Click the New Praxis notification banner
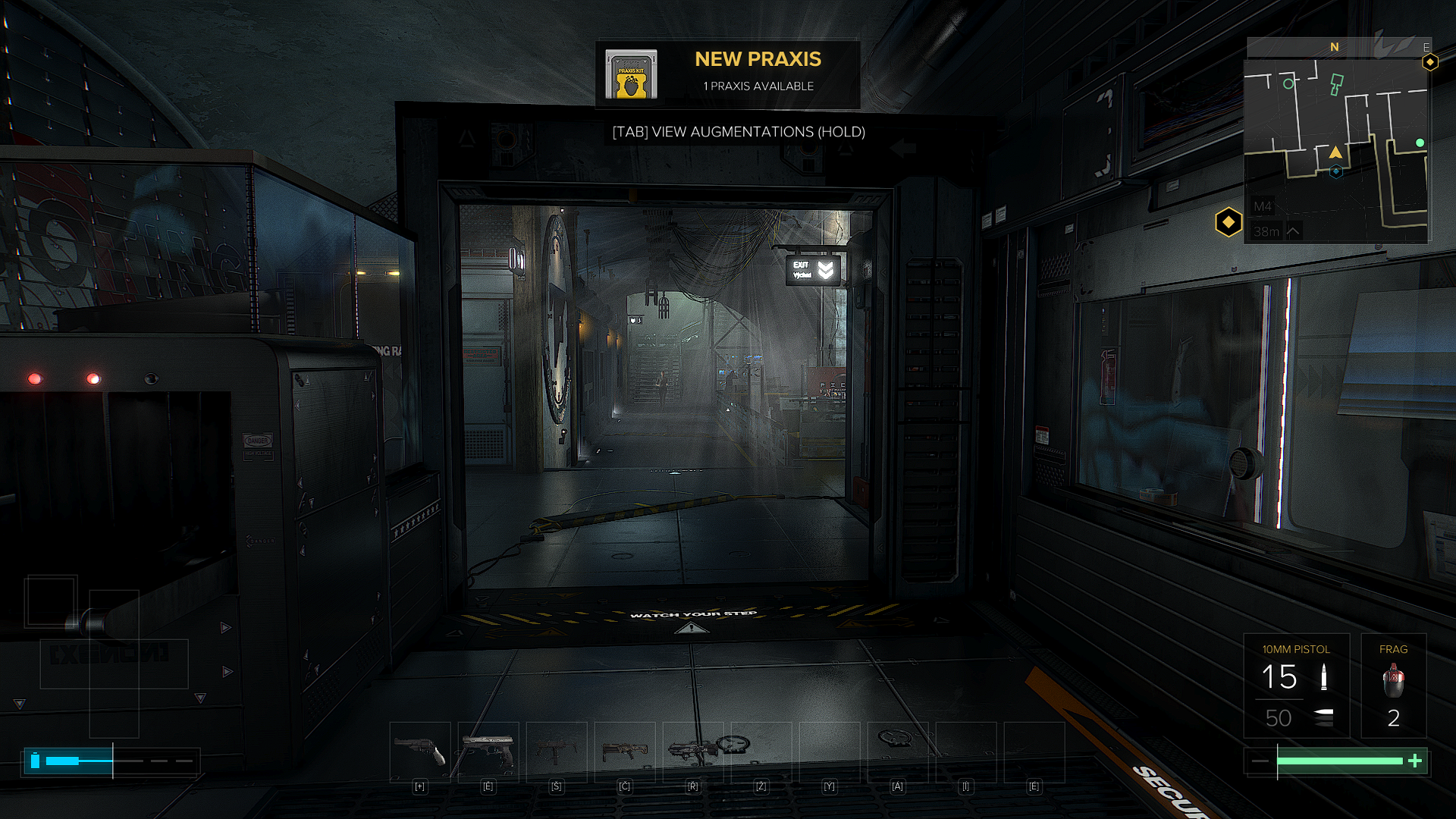 click(x=728, y=74)
